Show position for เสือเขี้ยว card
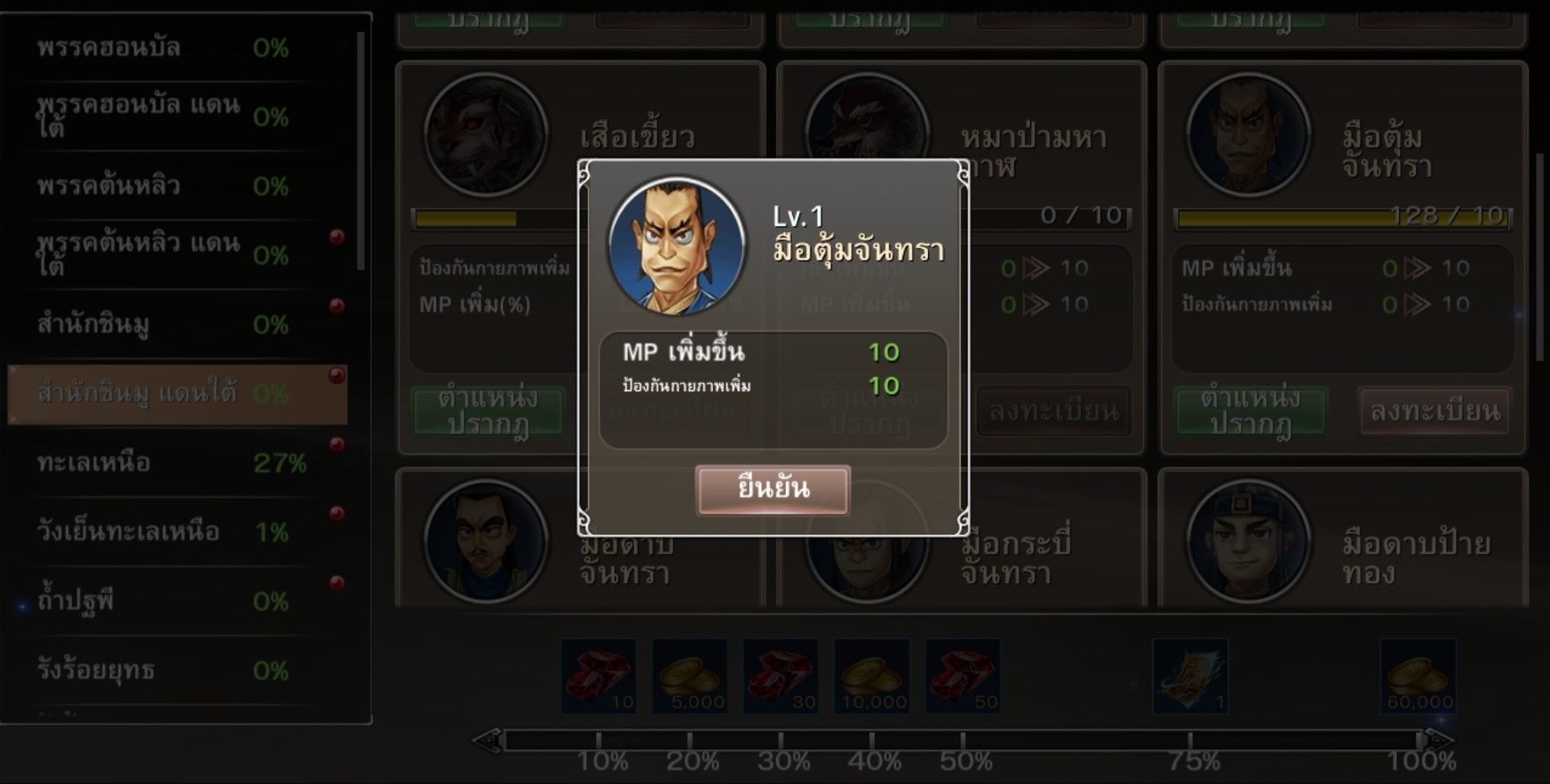 pyautogui.click(x=488, y=410)
